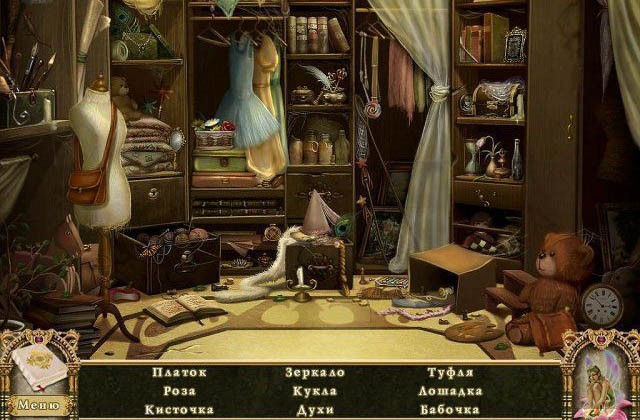
Task: Open the Меню button
Action: pyautogui.click(x=37, y=405)
